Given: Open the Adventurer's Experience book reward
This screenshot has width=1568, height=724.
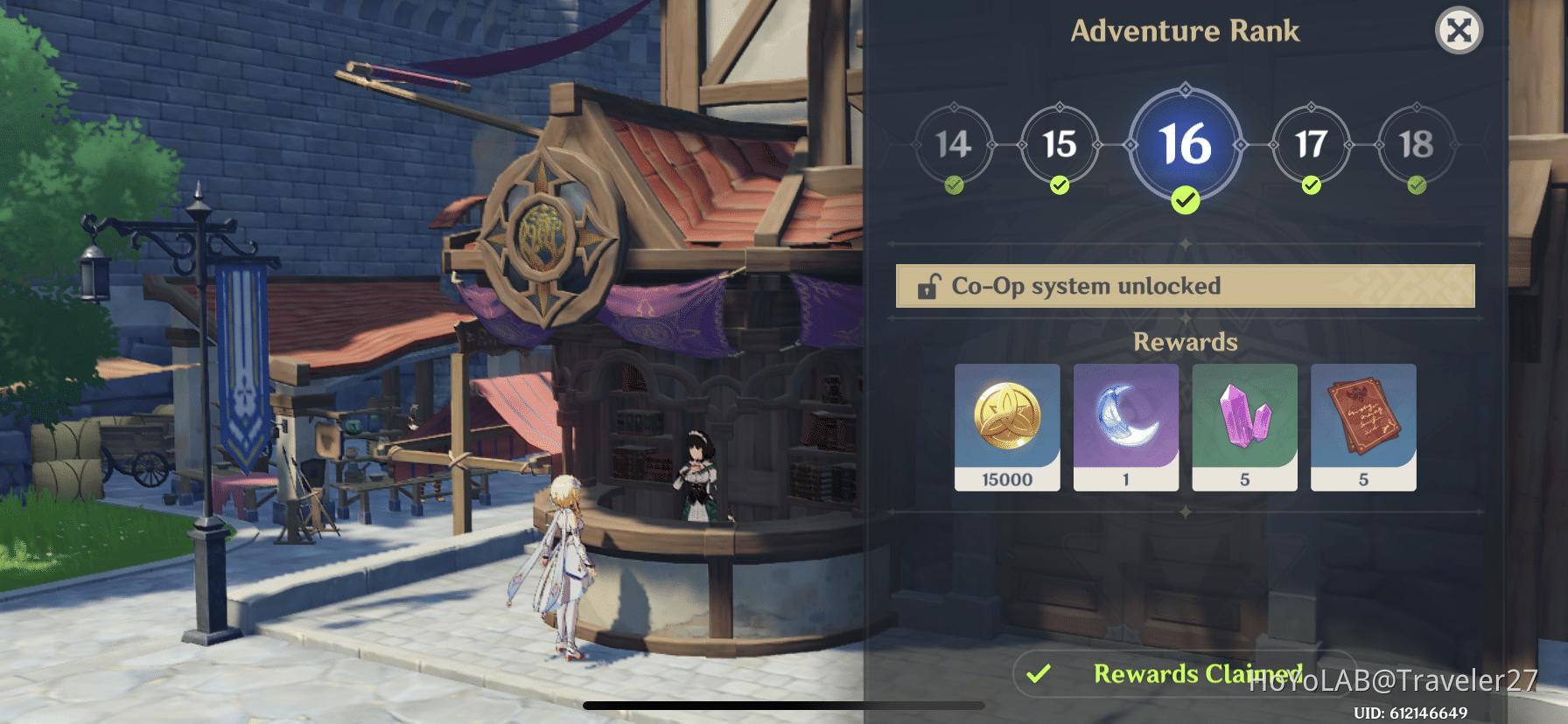Looking at the screenshot, I should [x=1363, y=428].
